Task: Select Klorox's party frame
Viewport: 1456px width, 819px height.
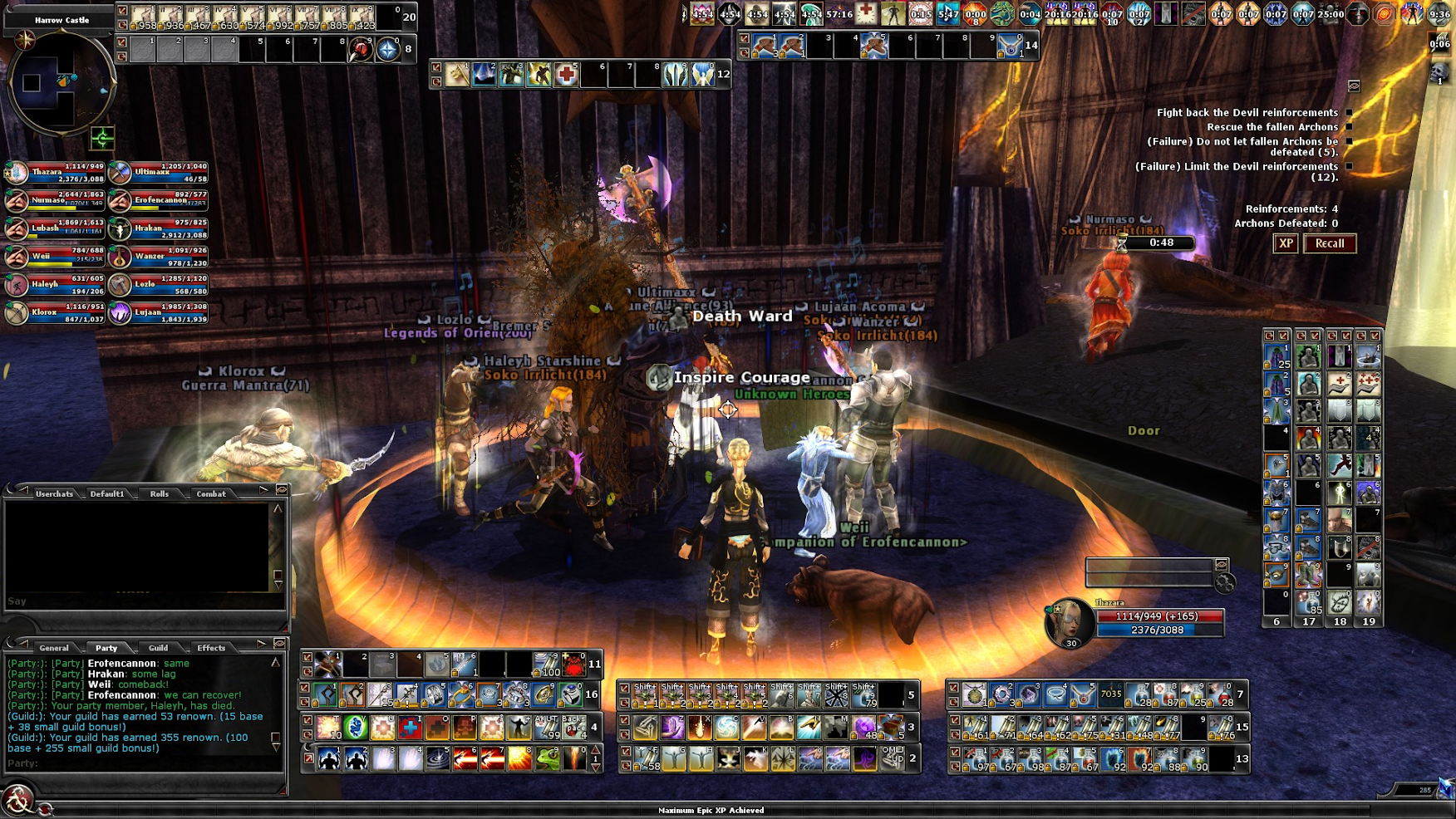Action: [55, 313]
